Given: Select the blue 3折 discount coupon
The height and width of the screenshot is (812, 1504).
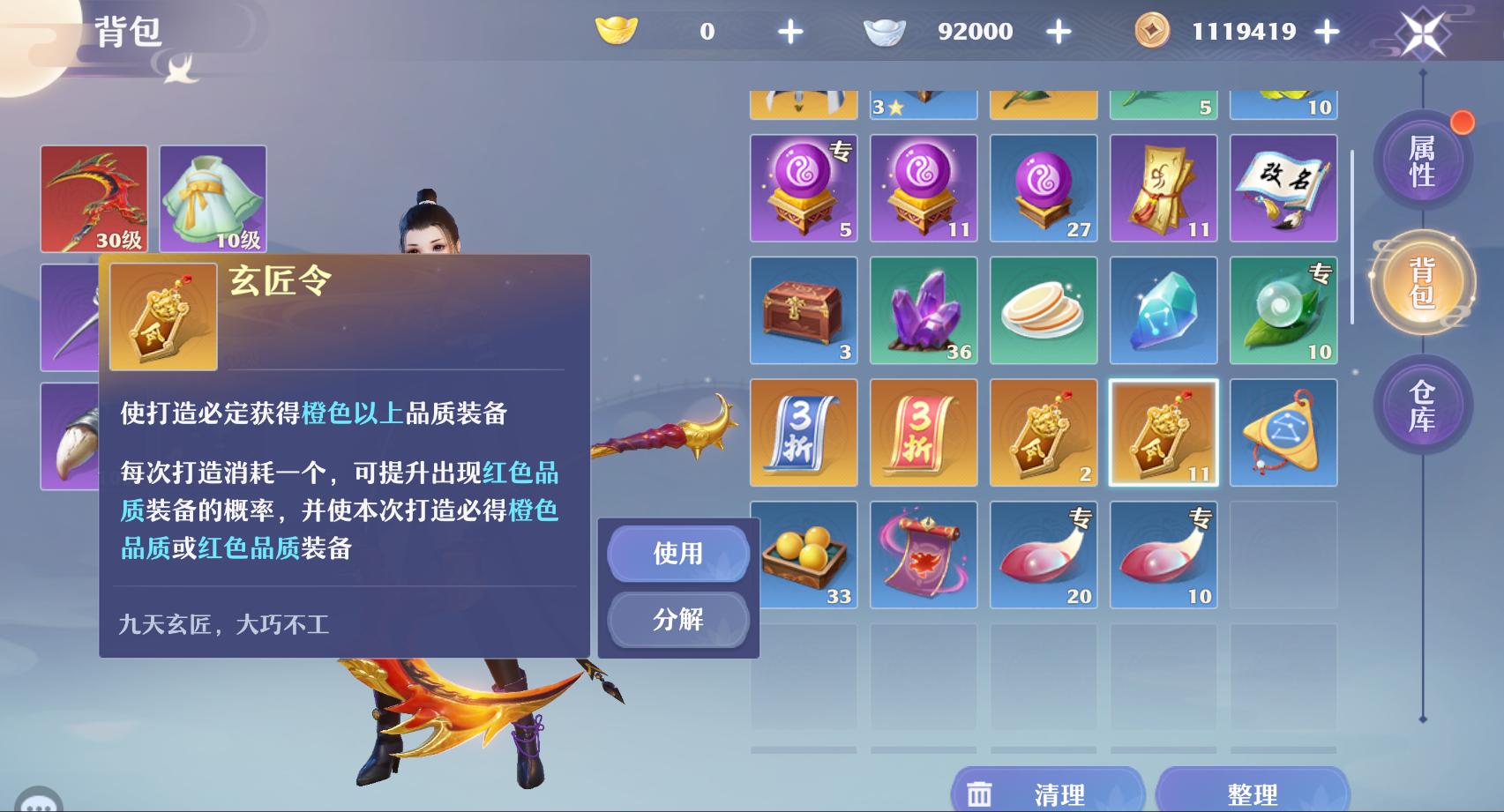Looking at the screenshot, I should [804, 432].
